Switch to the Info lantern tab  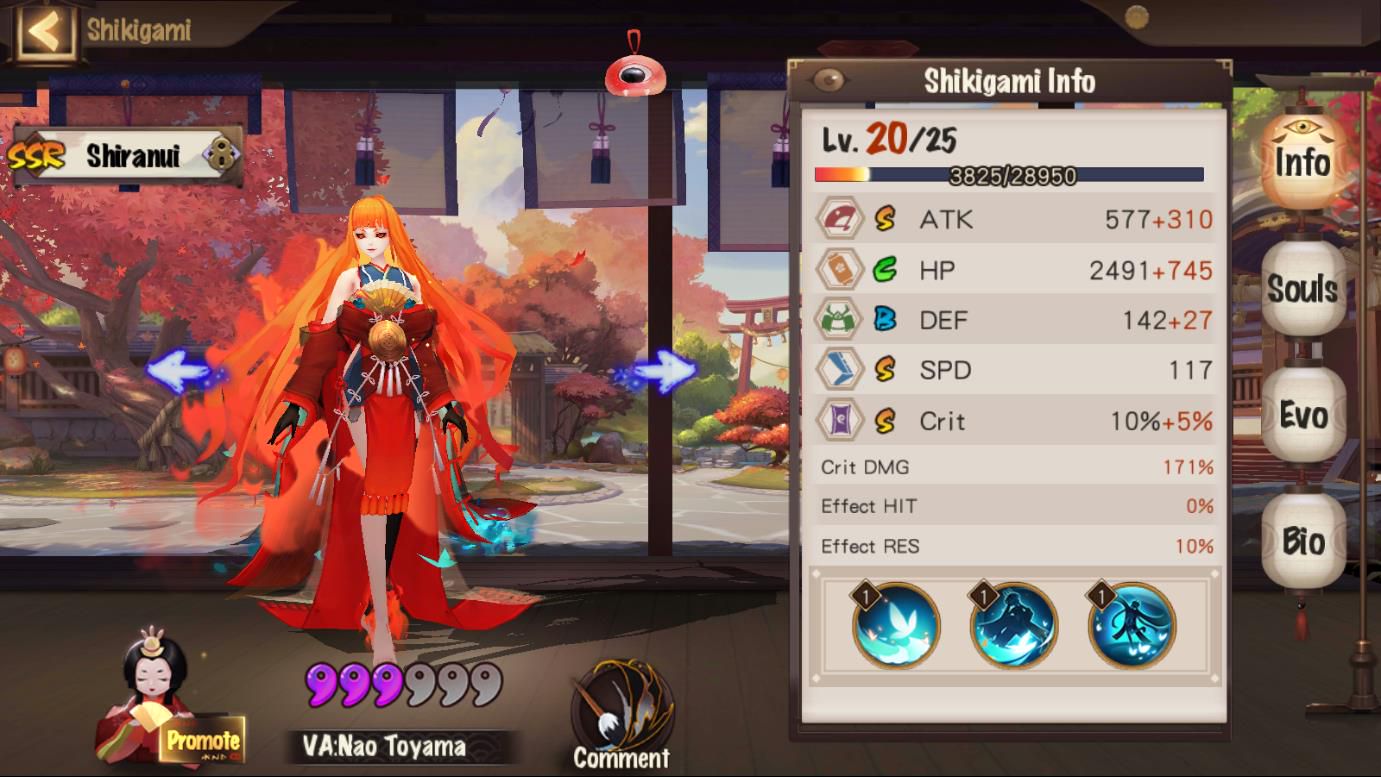click(1303, 162)
